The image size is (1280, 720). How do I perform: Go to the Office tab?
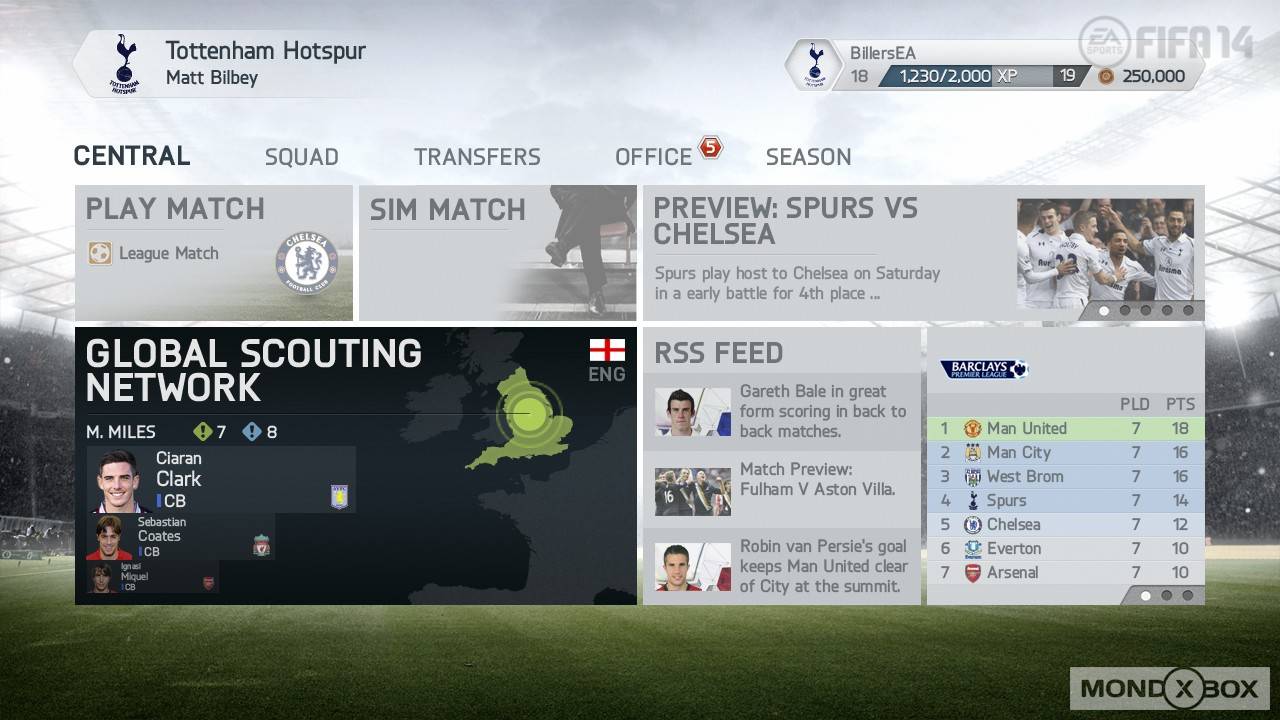(654, 157)
